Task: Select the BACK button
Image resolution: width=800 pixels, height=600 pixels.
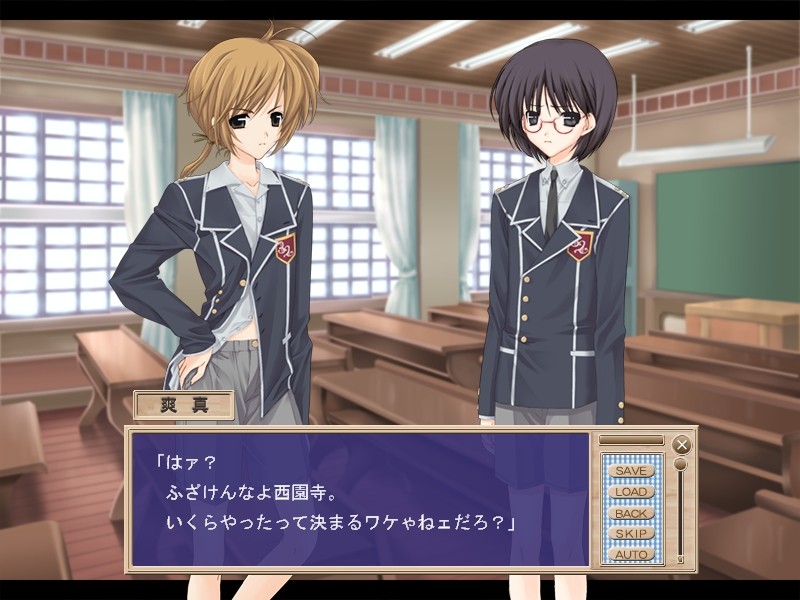Action: [631, 513]
